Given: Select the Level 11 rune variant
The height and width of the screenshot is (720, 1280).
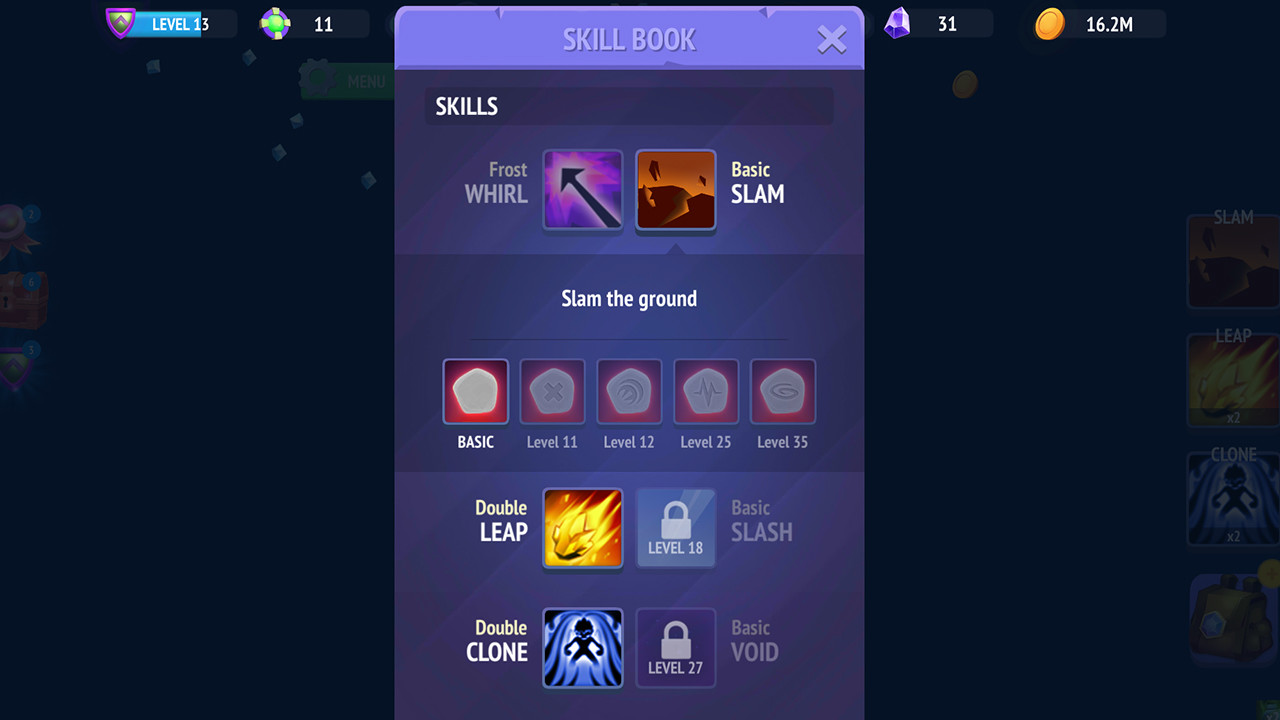Looking at the screenshot, I should 552,391.
